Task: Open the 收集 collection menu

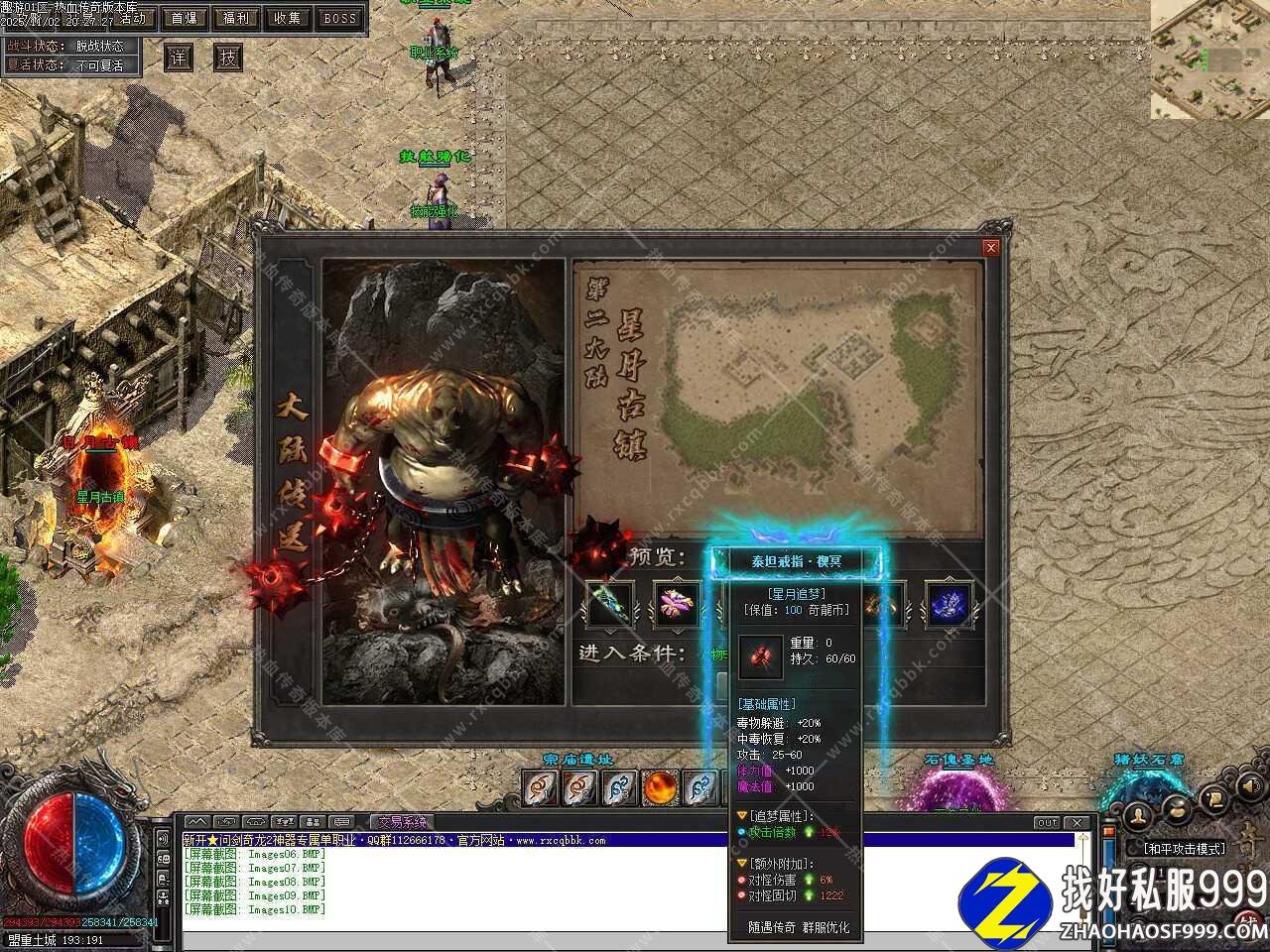Action: pos(288,18)
